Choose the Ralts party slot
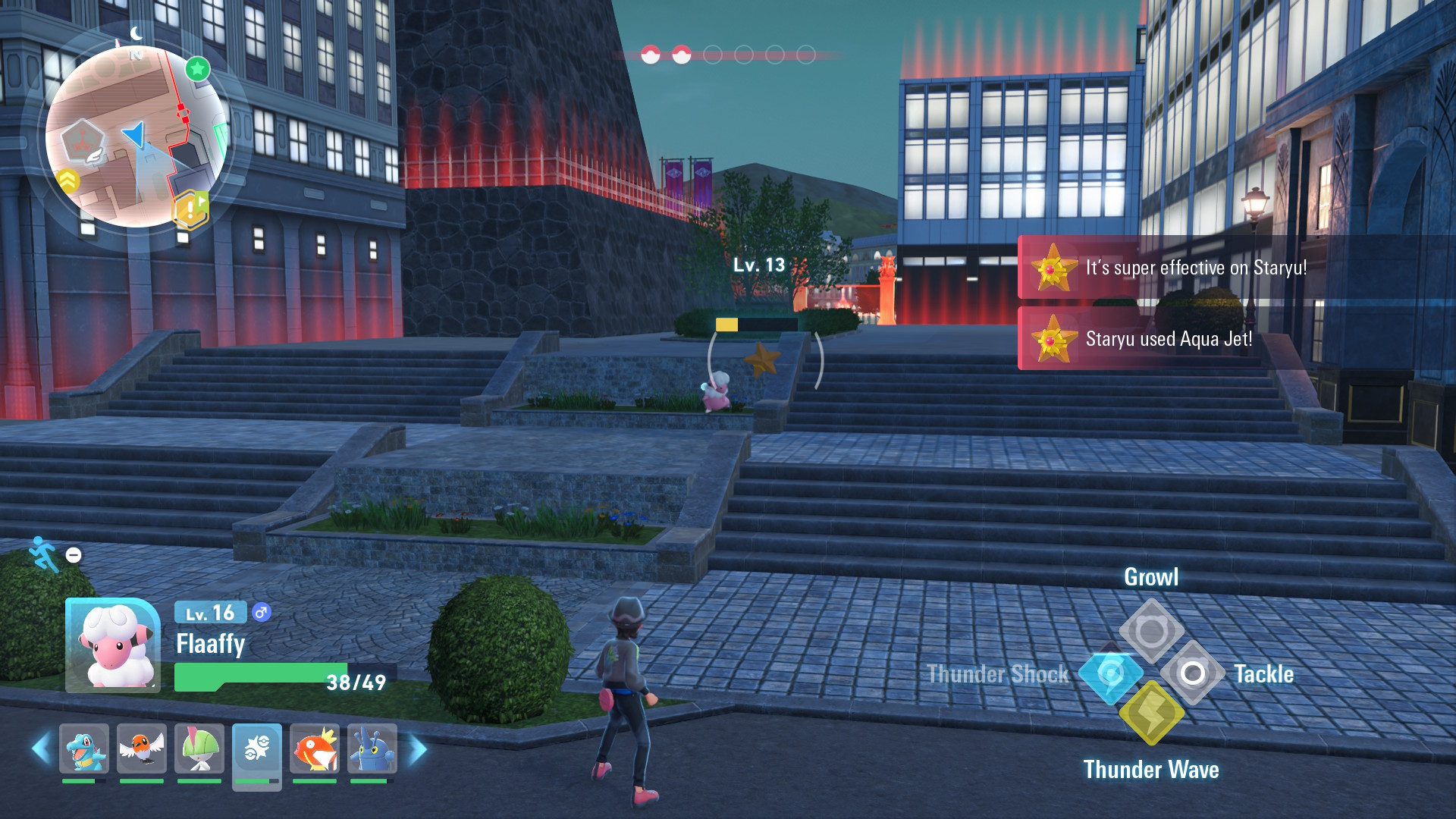Viewport: 1456px width, 819px height. click(x=199, y=749)
